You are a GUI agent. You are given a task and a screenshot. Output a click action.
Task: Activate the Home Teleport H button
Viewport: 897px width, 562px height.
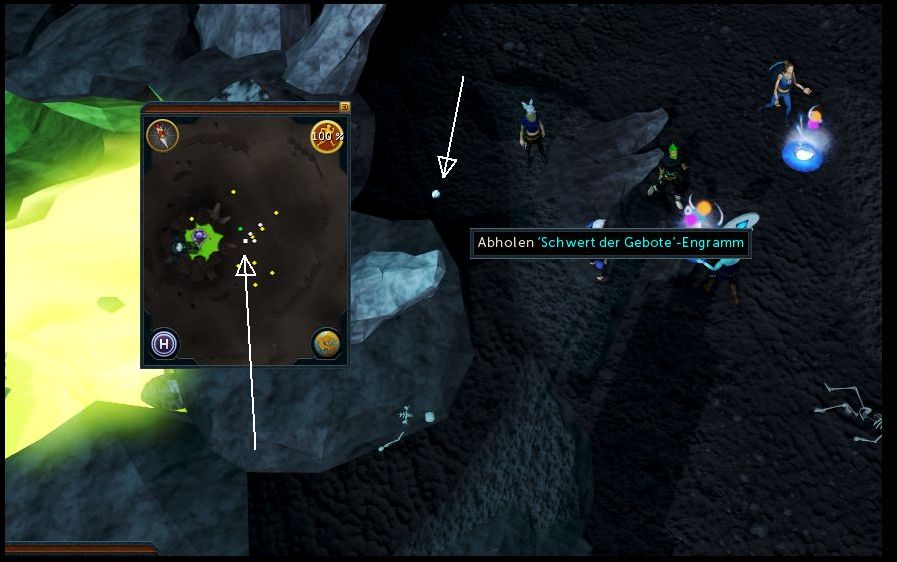click(165, 344)
